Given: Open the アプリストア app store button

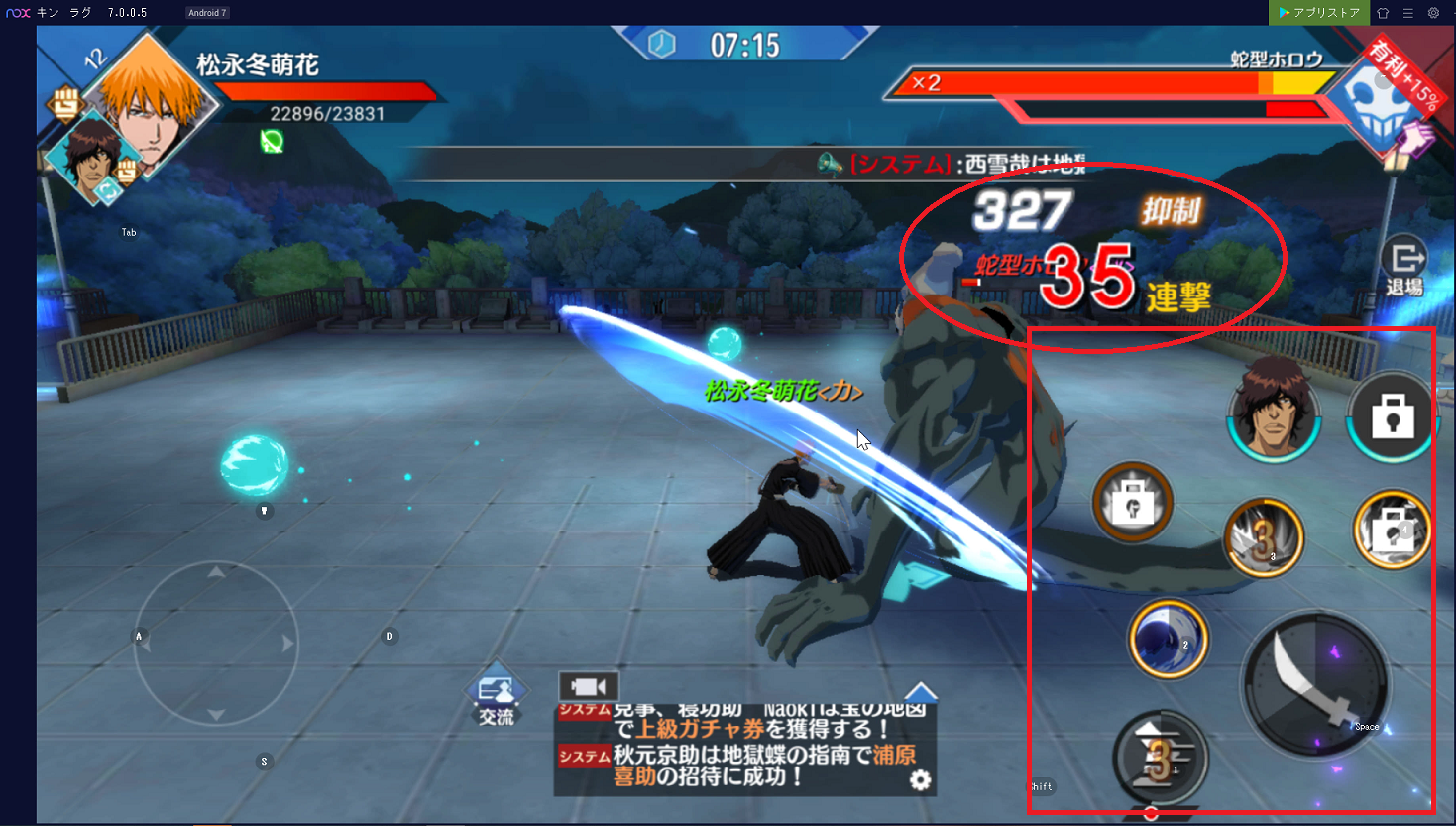Looking at the screenshot, I should click(x=1318, y=13).
